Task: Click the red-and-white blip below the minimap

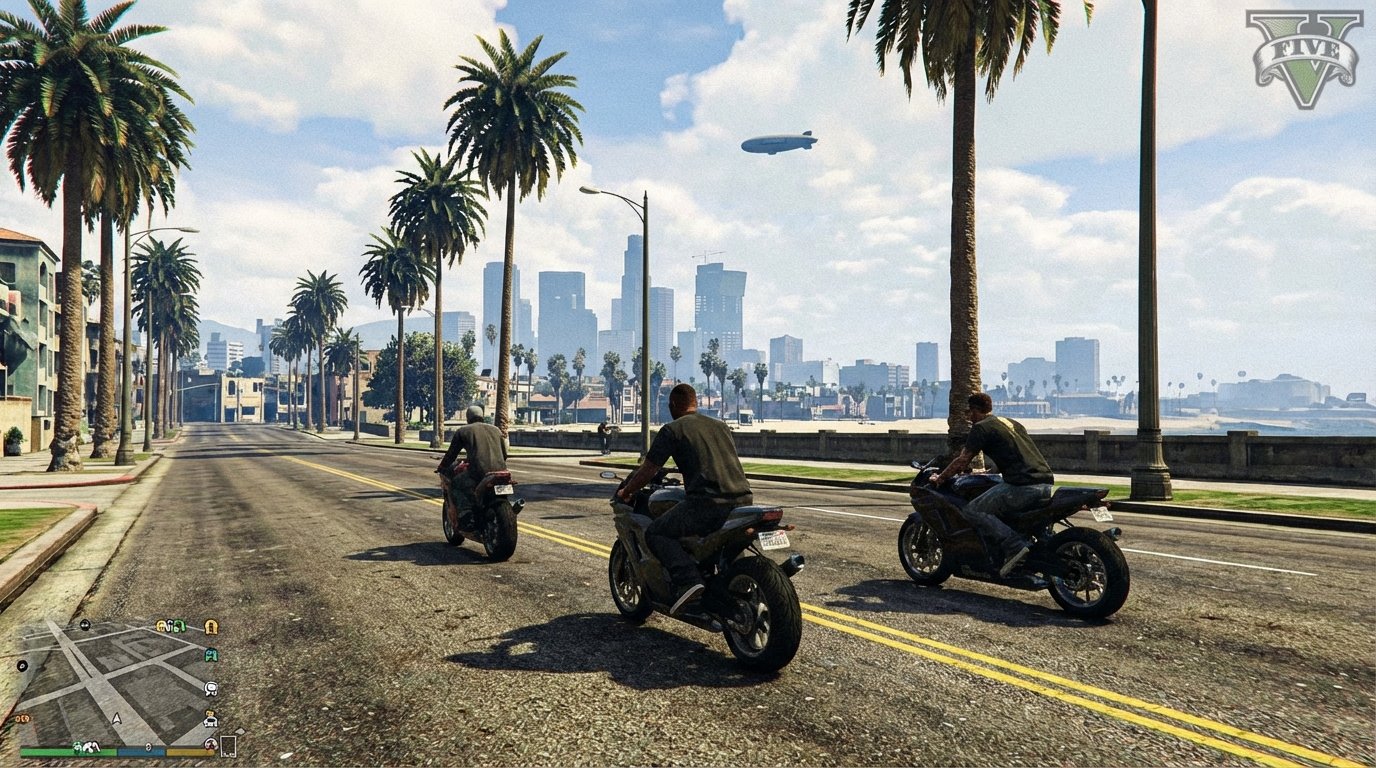Action: pyautogui.click(x=210, y=743)
